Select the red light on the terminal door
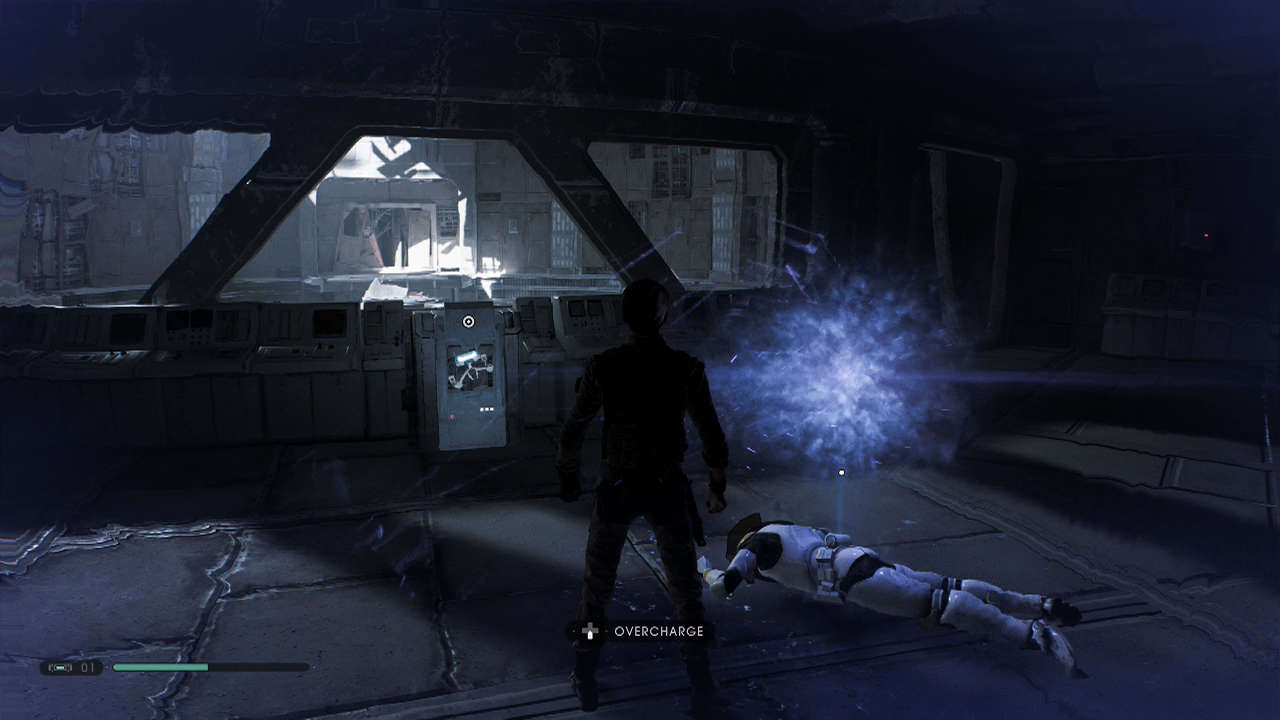The image size is (1280, 720). click(452, 416)
